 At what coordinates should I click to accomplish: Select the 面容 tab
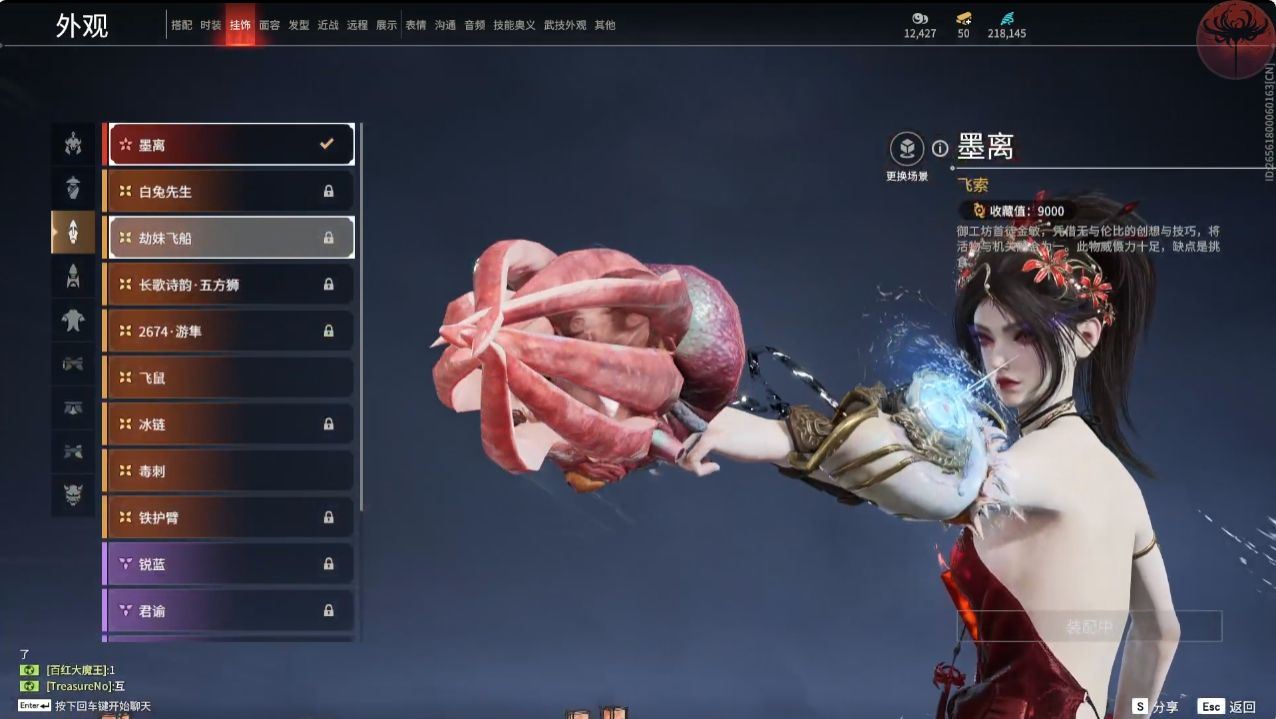point(269,25)
